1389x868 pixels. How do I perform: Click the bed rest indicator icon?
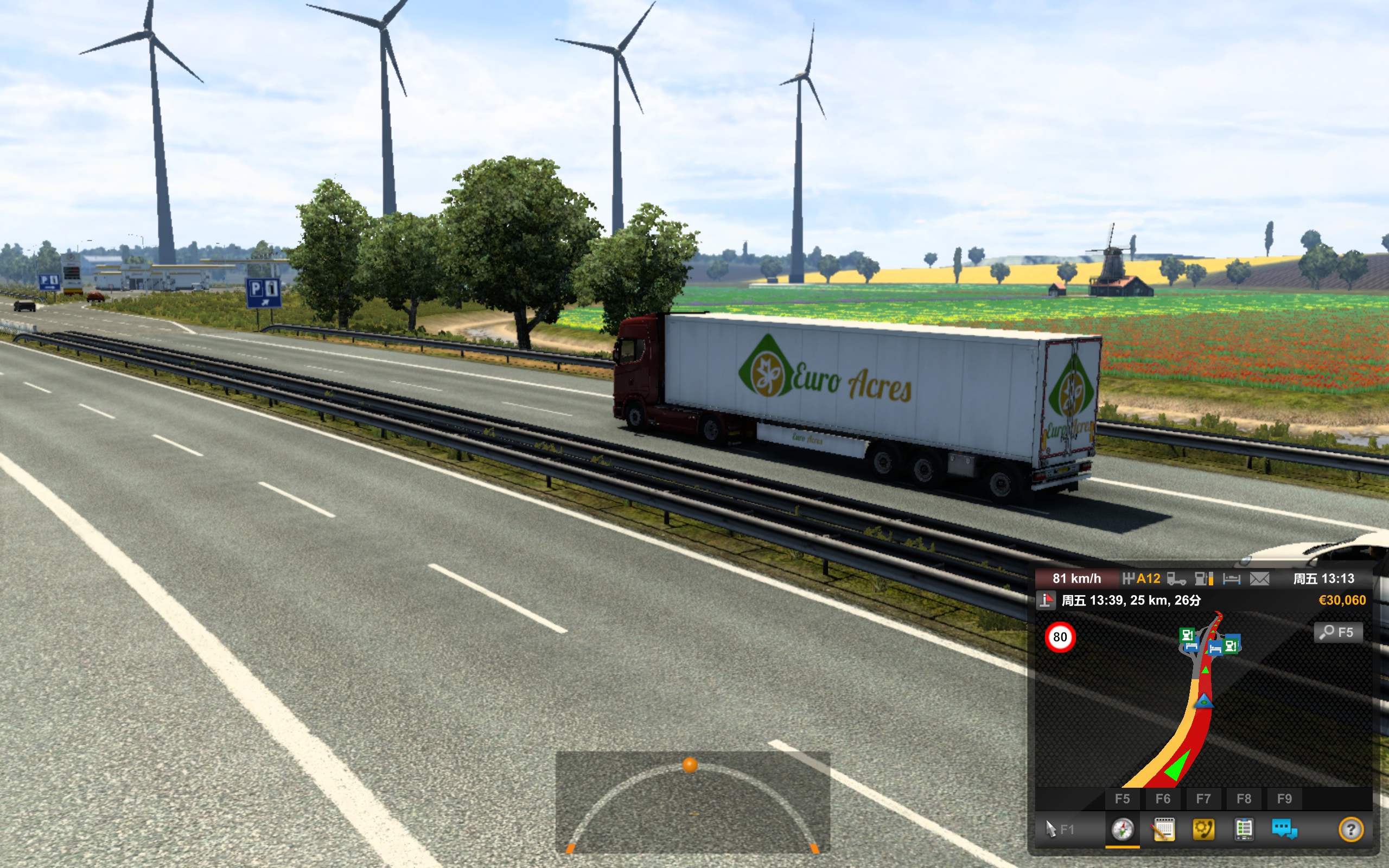tap(1231, 579)
